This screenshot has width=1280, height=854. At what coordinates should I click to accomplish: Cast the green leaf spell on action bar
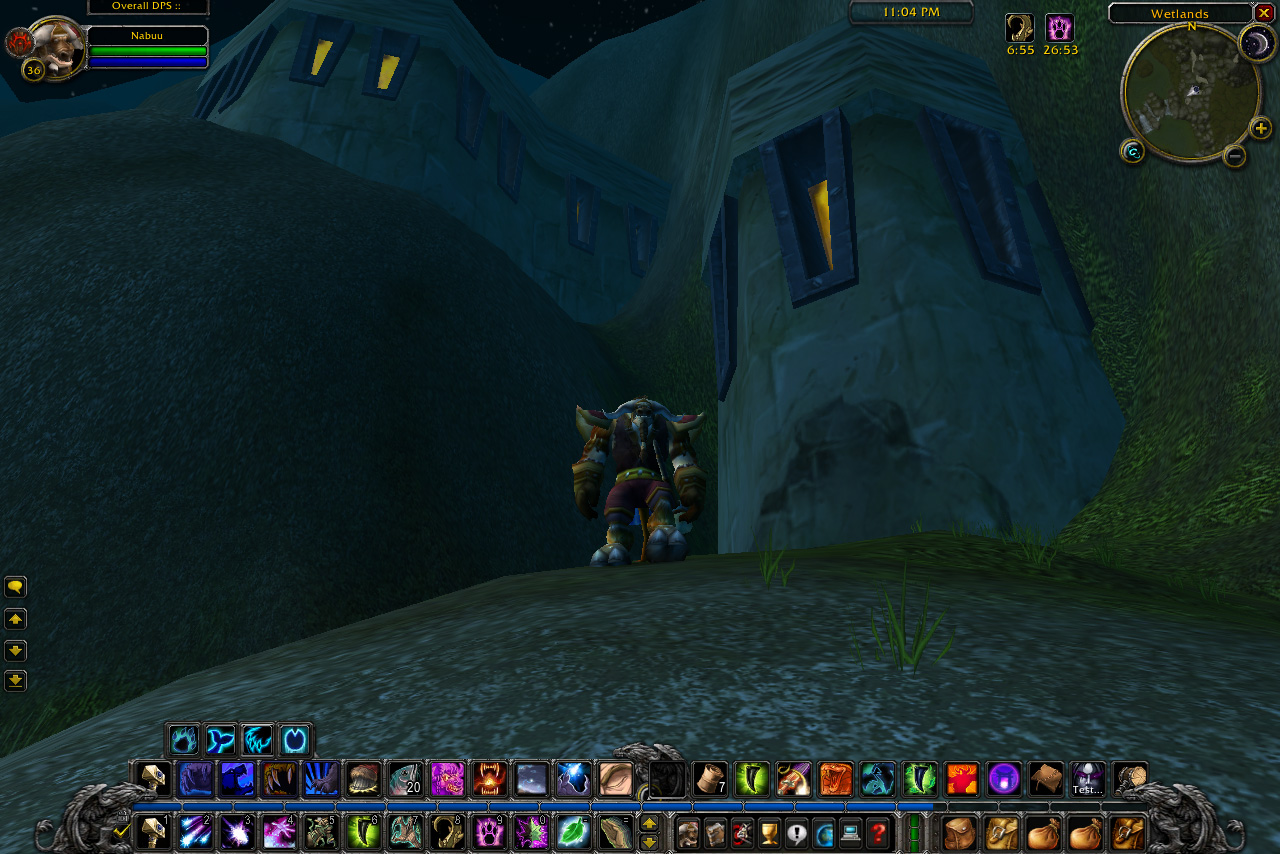(x=573, y=832)
